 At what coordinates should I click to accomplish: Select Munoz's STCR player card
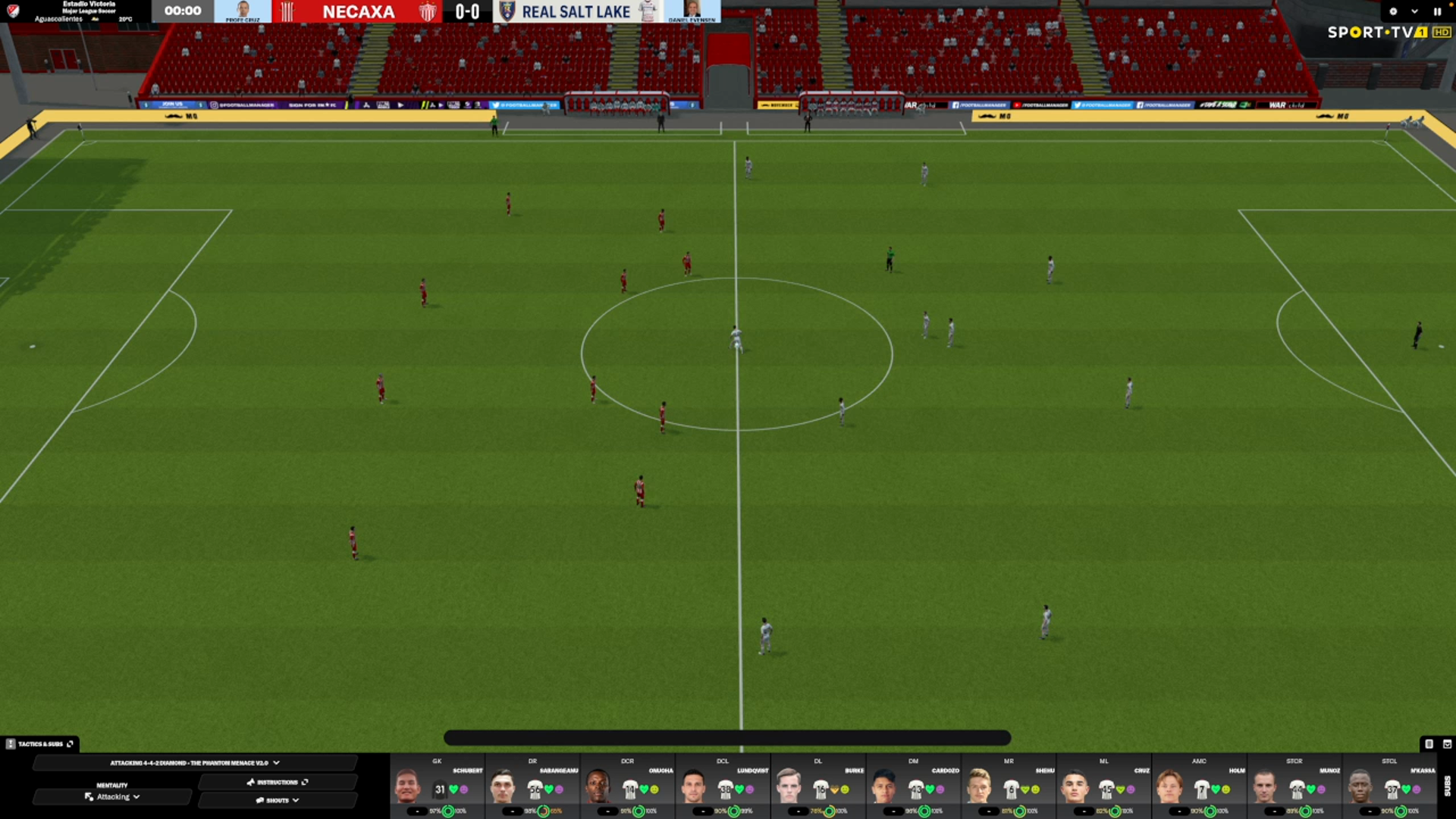pyautogui.click(x=1295, y=787)
